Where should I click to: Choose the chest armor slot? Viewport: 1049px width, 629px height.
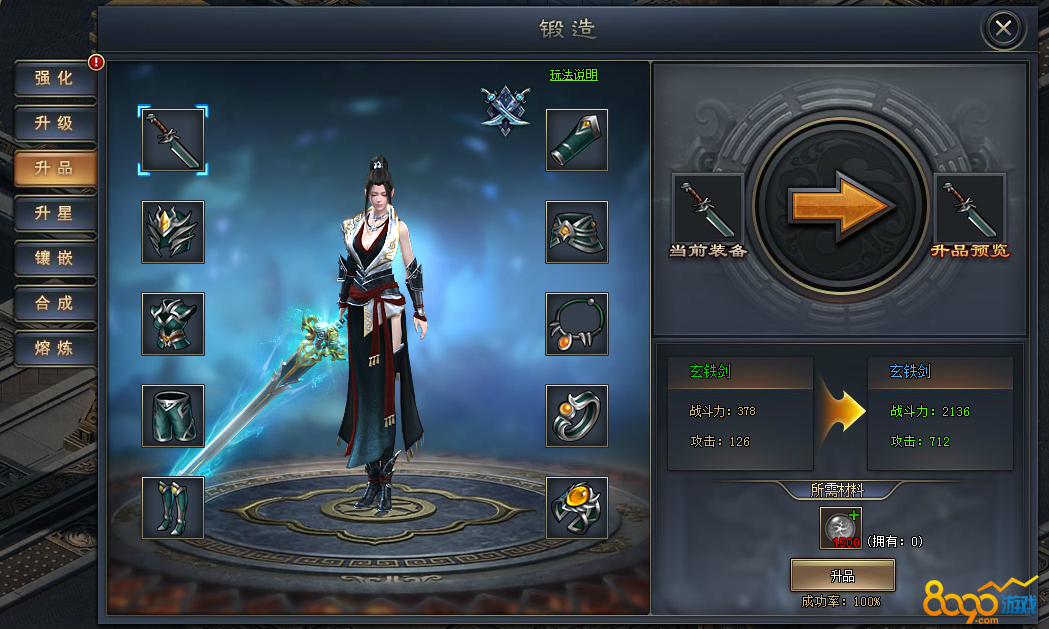pos(173,324)
